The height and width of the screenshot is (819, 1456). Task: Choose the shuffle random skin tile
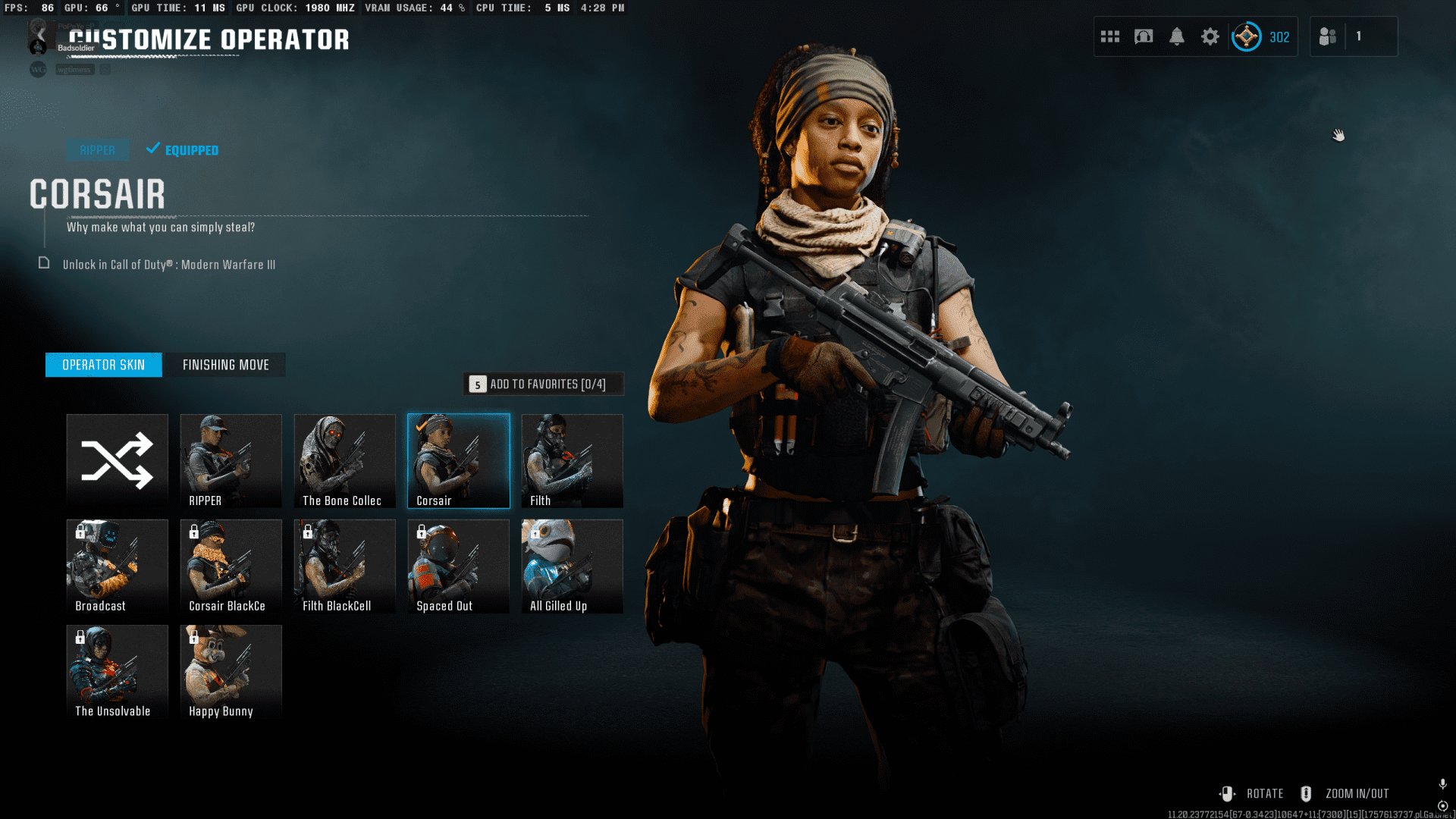coord(118,460)
